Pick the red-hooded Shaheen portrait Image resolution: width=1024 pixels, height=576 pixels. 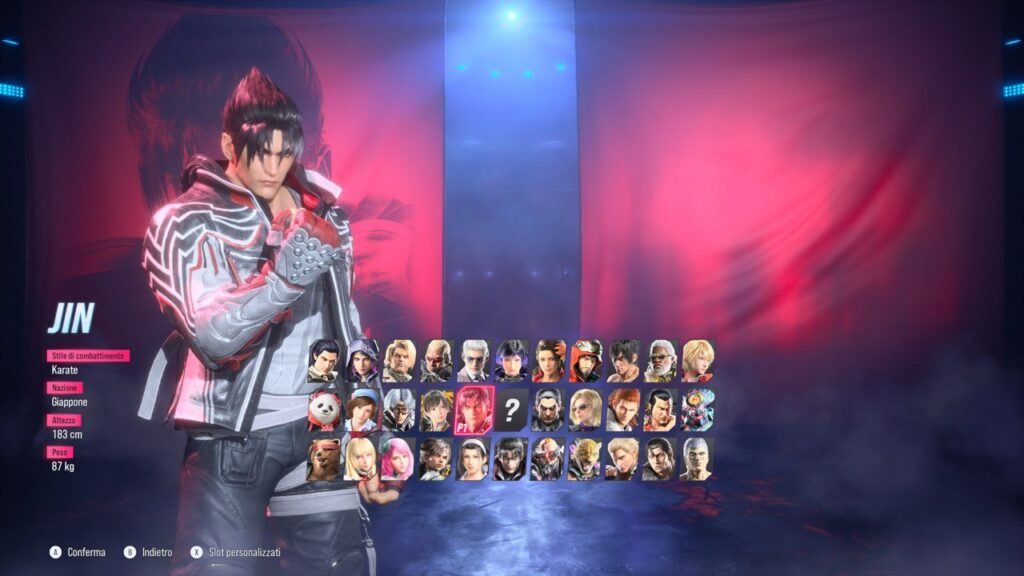(585, 361)
